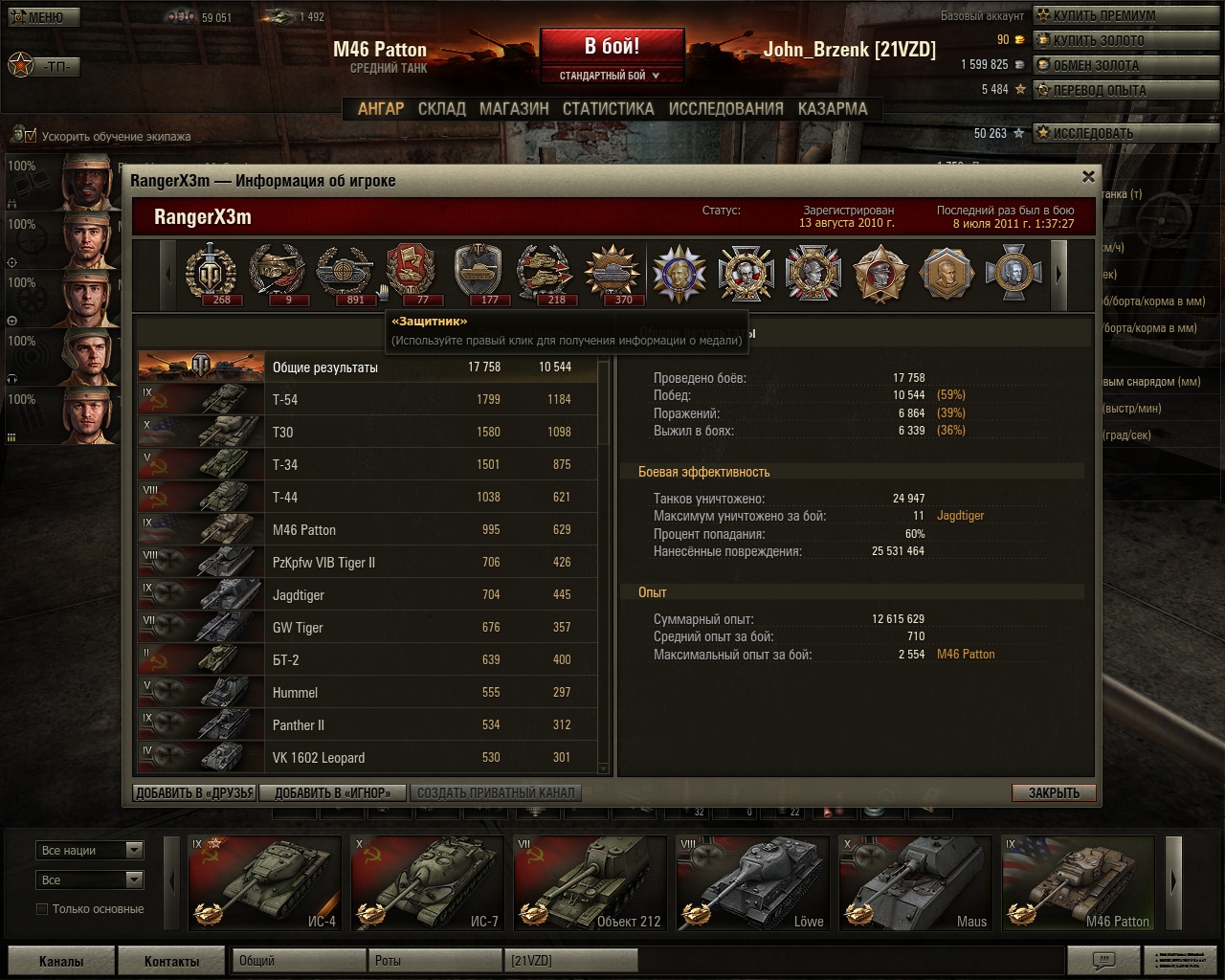The image size is (1225, 980).
Task: Start battle with the В бой! button
Action: pyautogui.click(x=612, y=47)
